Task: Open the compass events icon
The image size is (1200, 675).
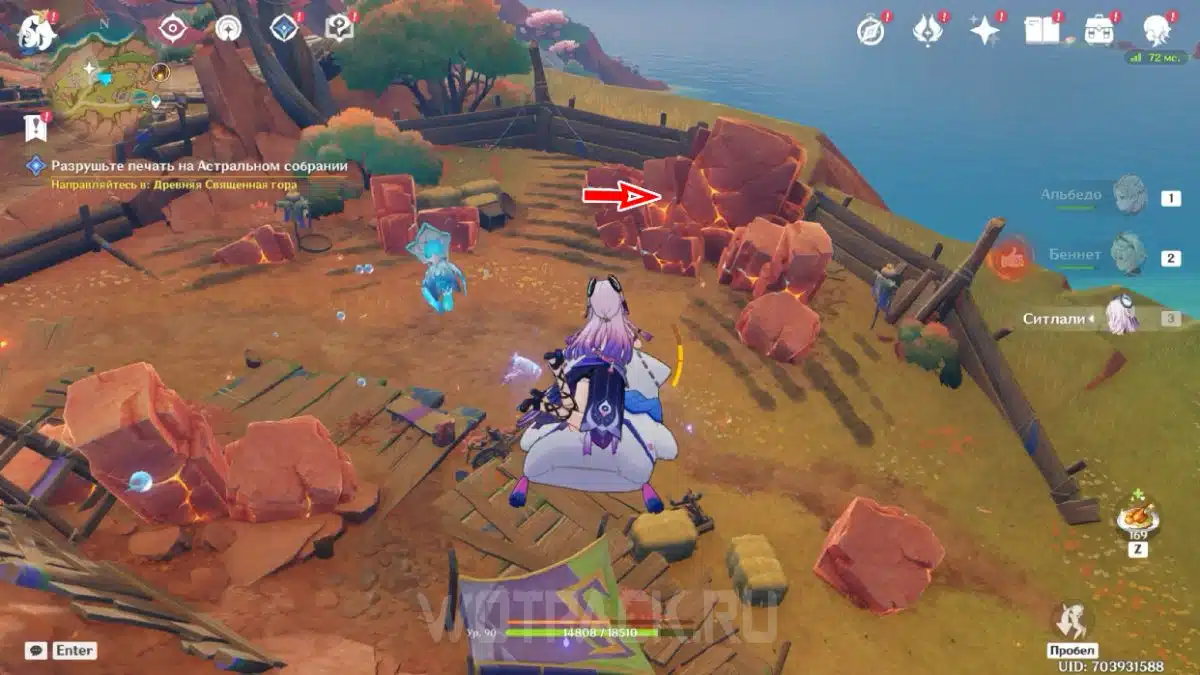Action: point(871,31)
